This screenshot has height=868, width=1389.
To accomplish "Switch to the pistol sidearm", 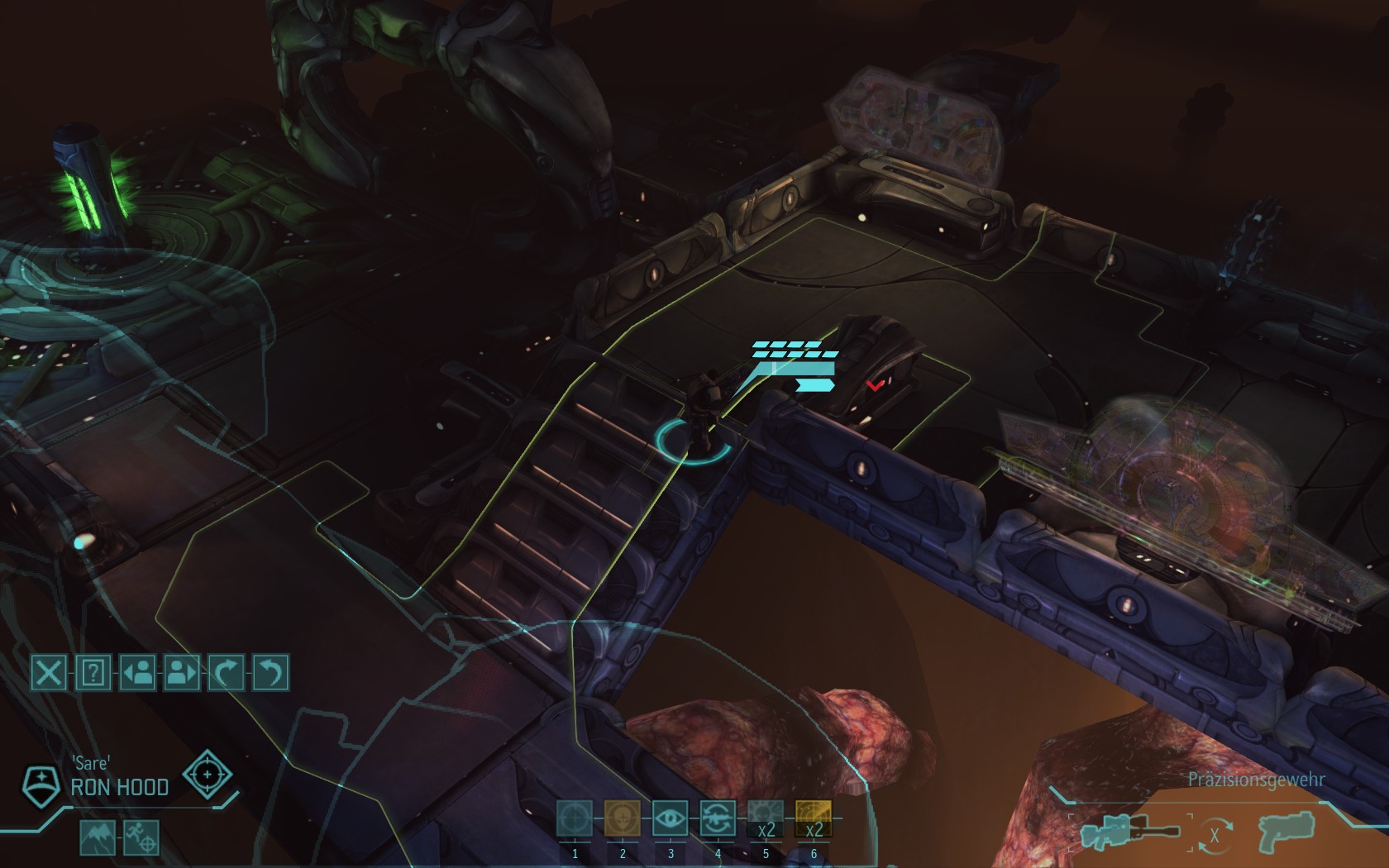I will 1286,832.
